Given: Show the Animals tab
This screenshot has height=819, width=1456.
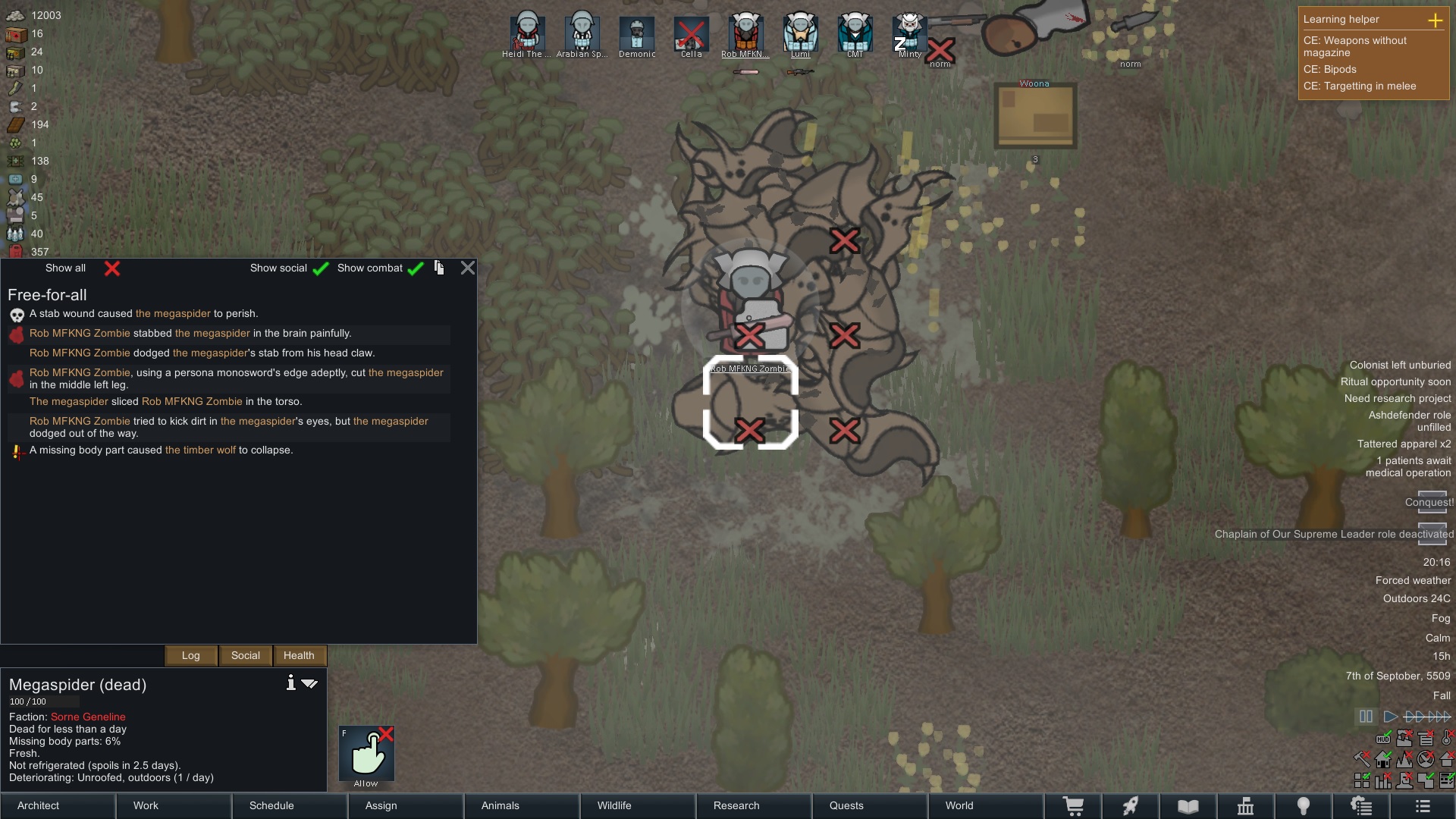Looking at the screenshot, I should [522, 805].
